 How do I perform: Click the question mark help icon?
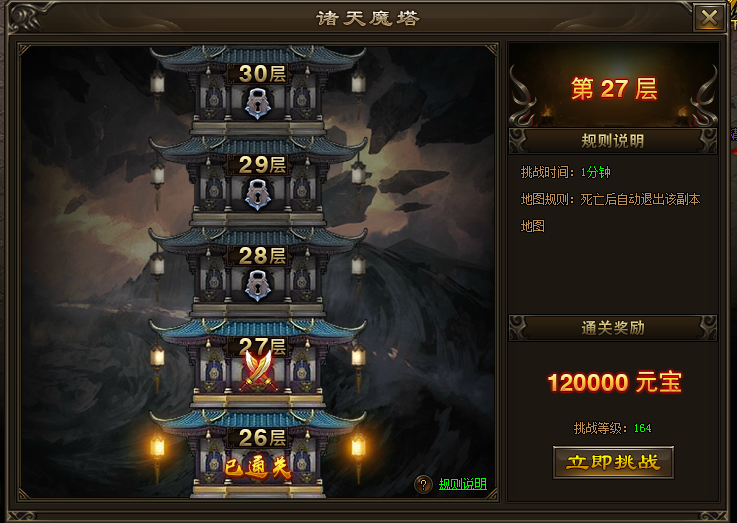pos(423,484)
